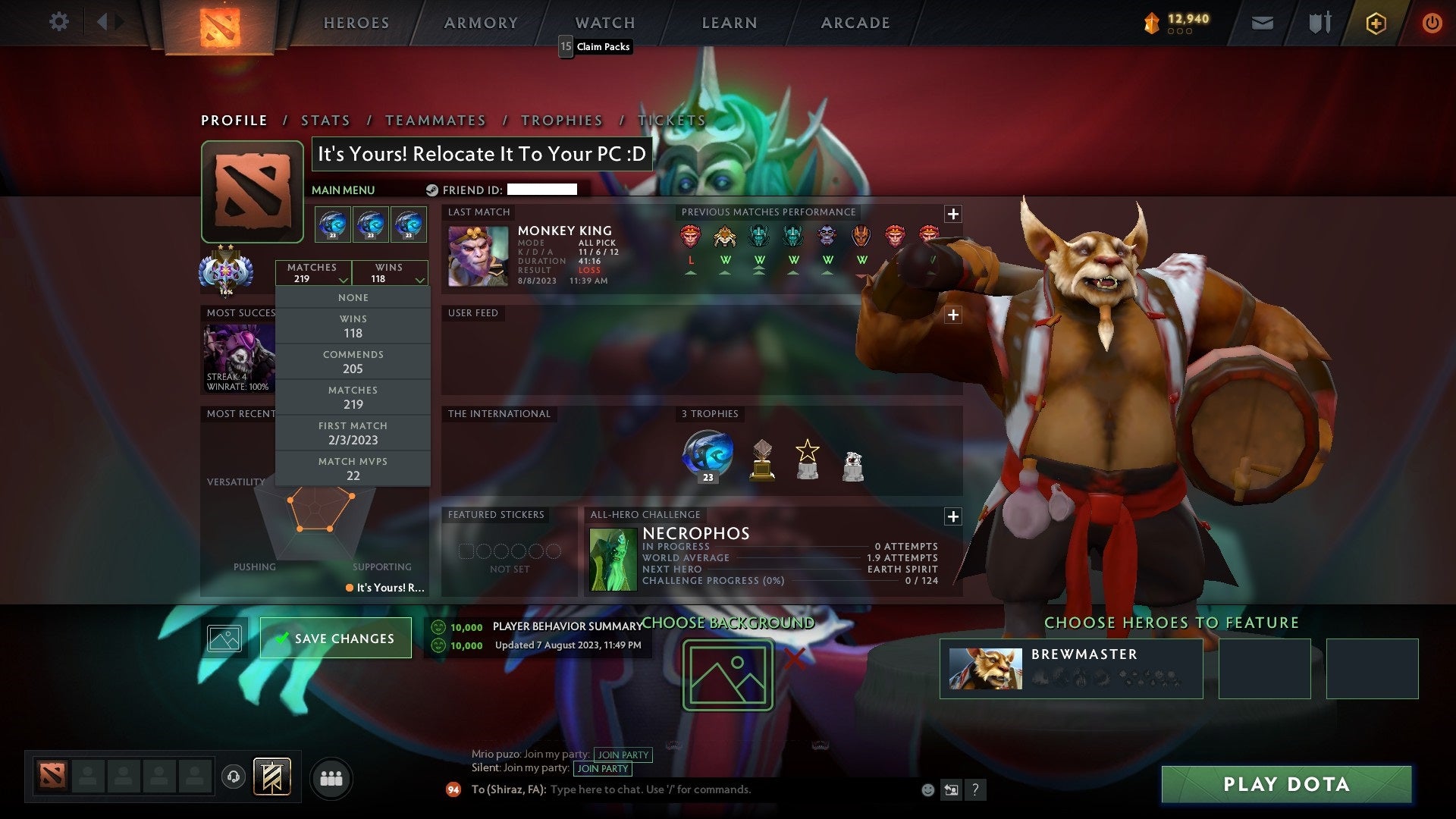
Task: Click the shards currency icon
Action: pyautogui.click(x=1150, y=22)
